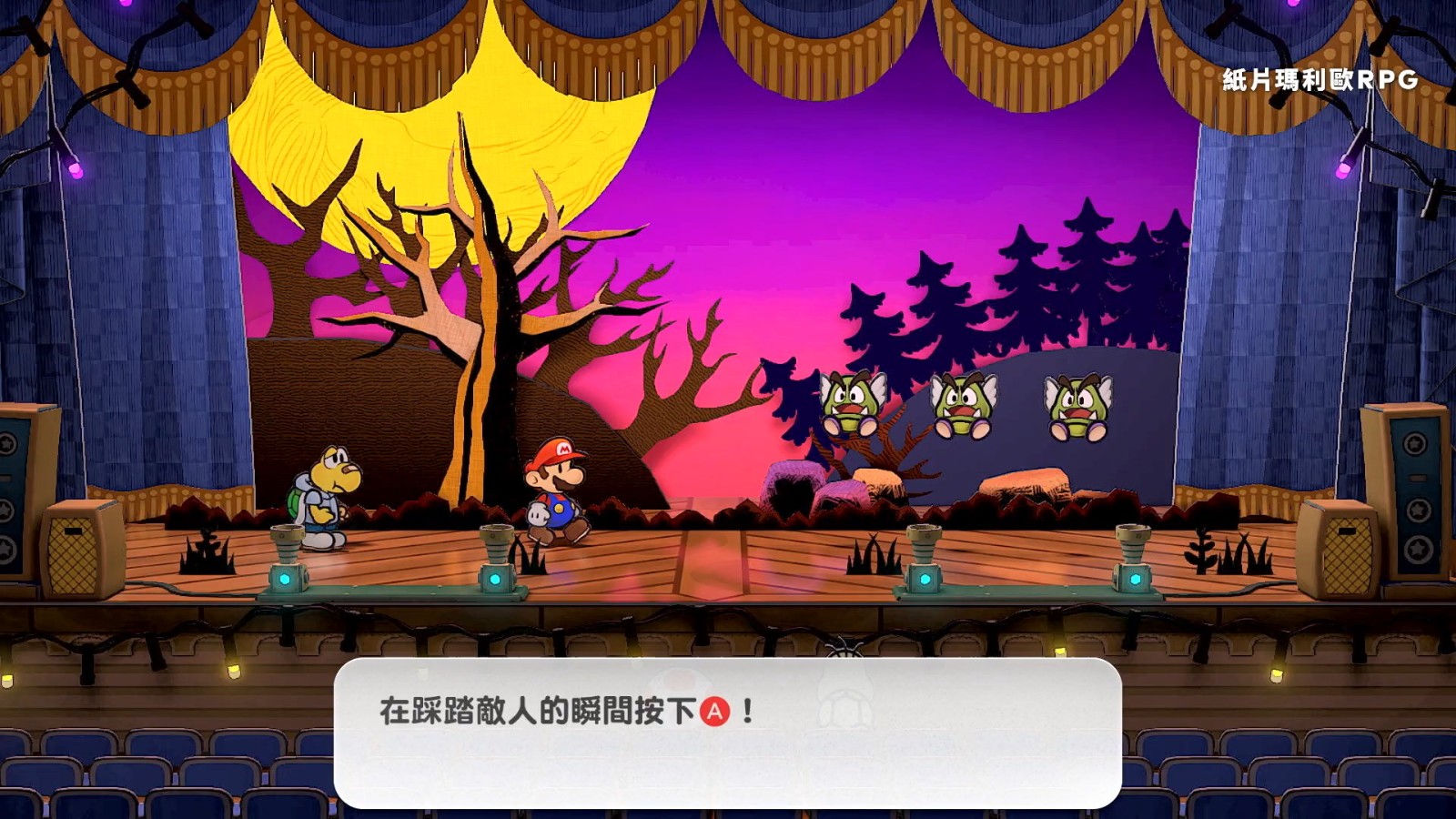Viewport: 1456px width, 819px height.
Task: Click the 紙片瑪利歐RPG title text
Action: 1319,80
